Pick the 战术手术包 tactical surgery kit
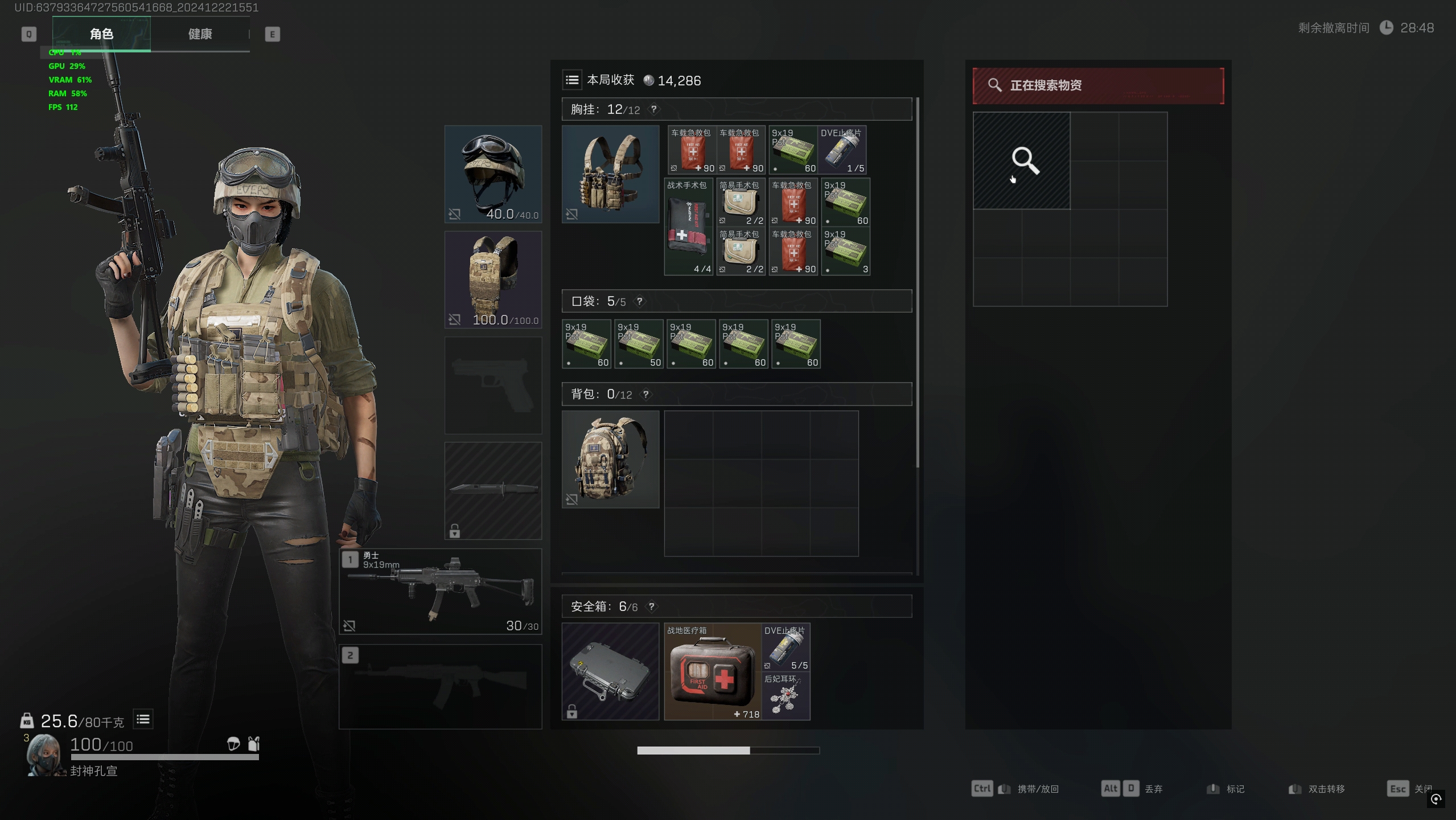 [x=689, y=227]
